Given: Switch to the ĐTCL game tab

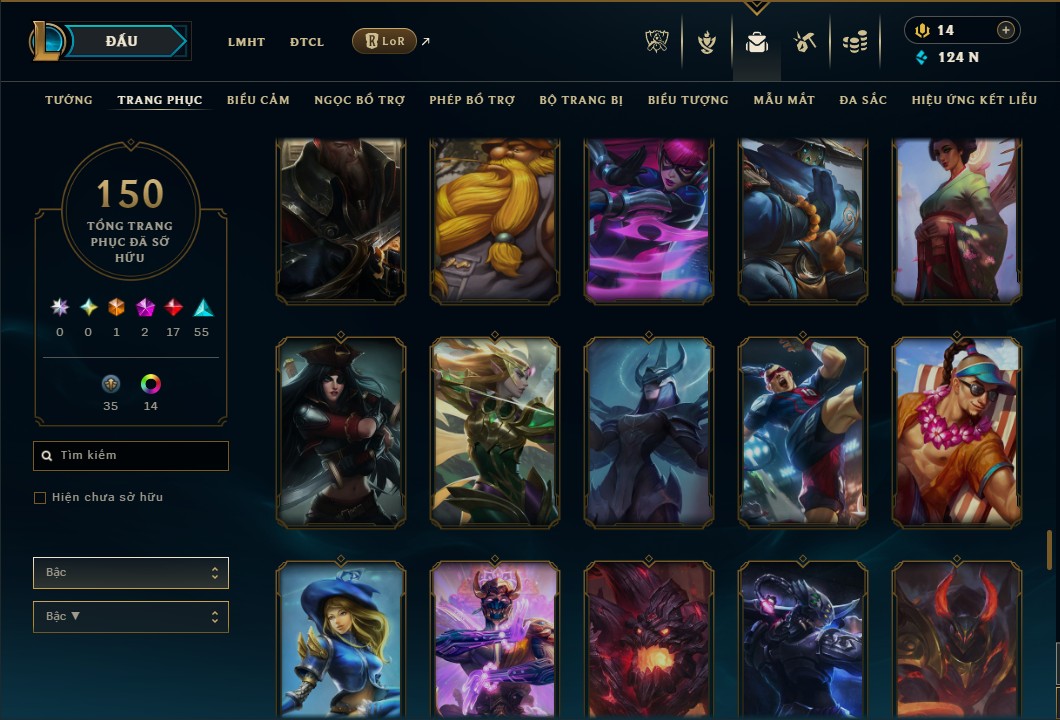Looking at the screenshot, I should (x=307, y=42).
